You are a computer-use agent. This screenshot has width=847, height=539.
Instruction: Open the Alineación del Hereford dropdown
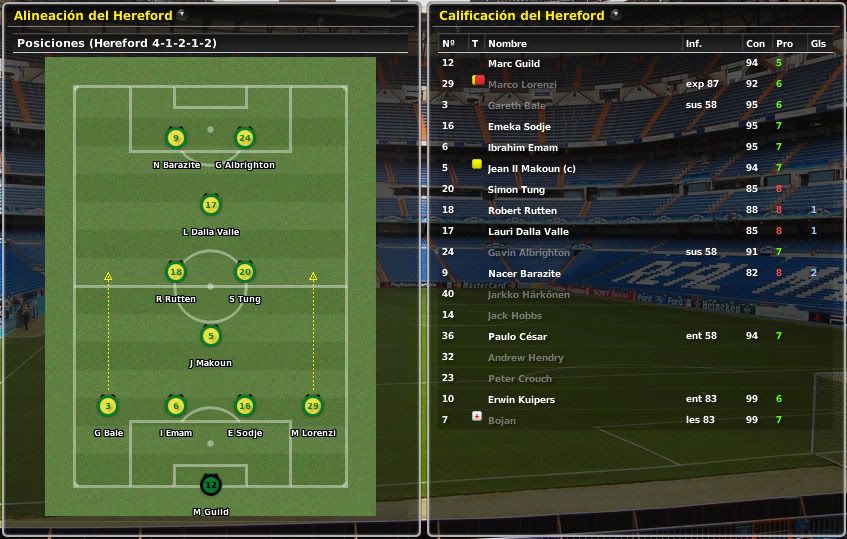tap(181, 15)
